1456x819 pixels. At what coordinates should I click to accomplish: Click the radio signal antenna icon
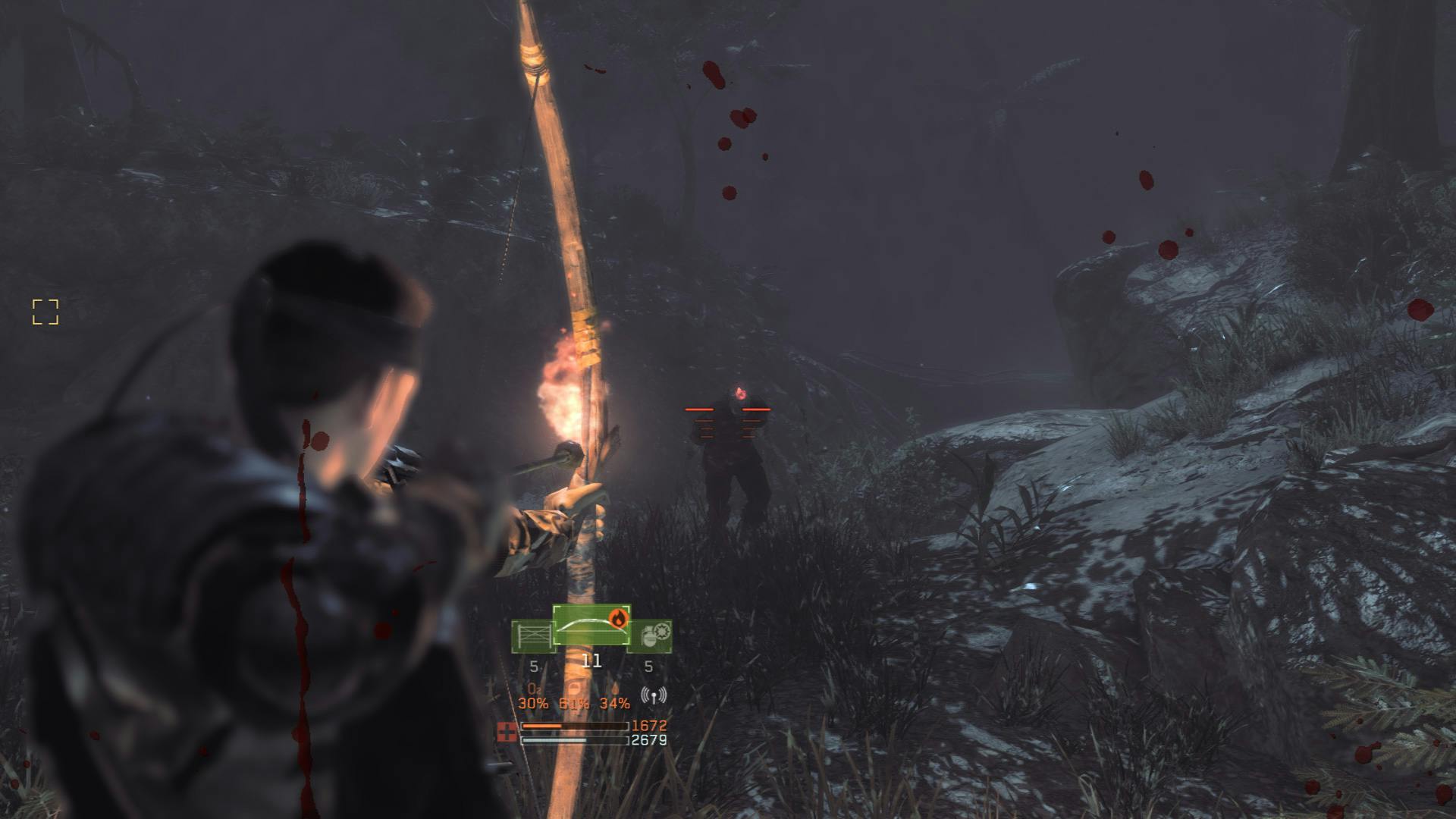point(653,695)
